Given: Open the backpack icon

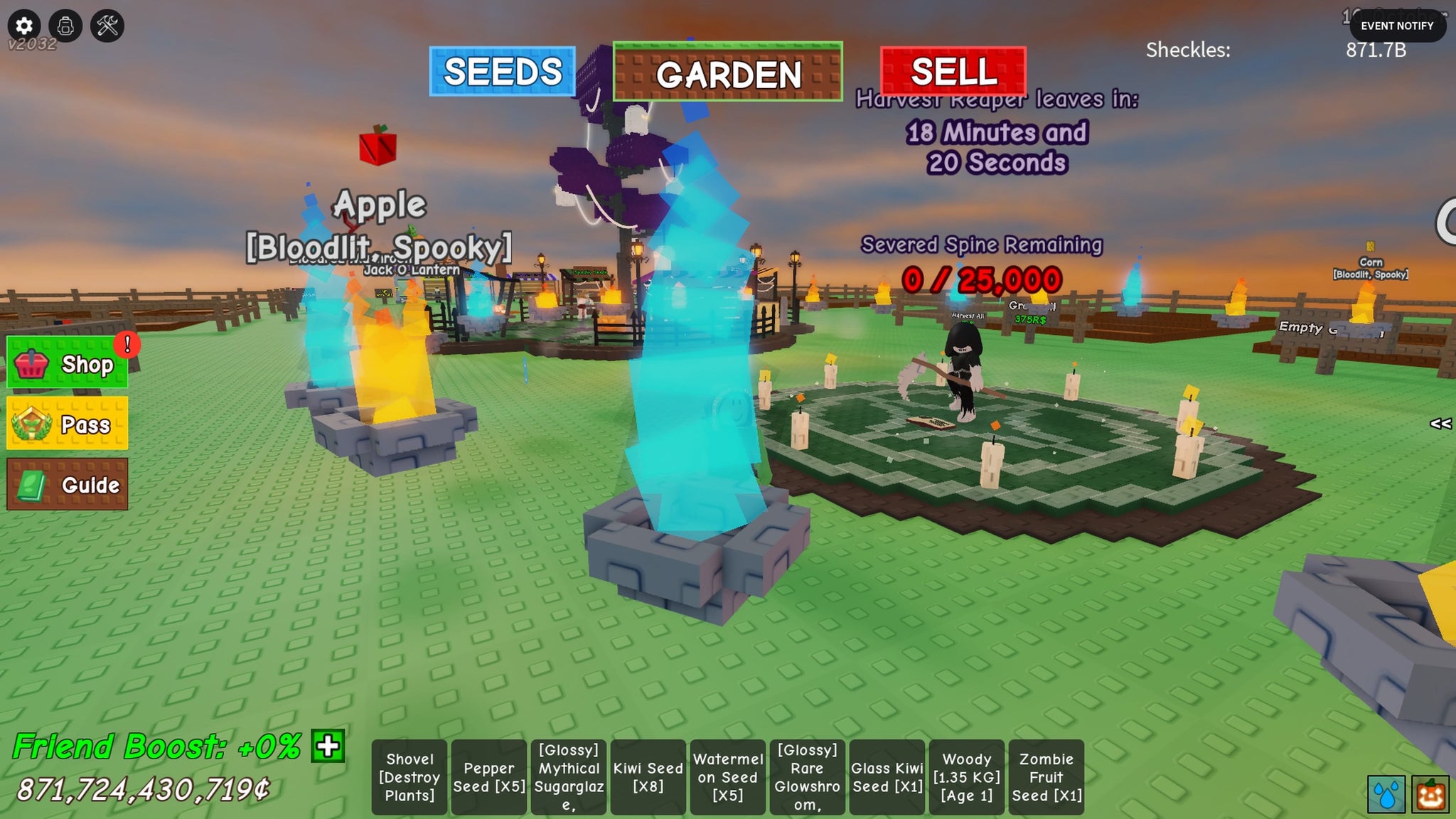Looking at the screenshot, I should pyautogui.click(x=65, y=26).
